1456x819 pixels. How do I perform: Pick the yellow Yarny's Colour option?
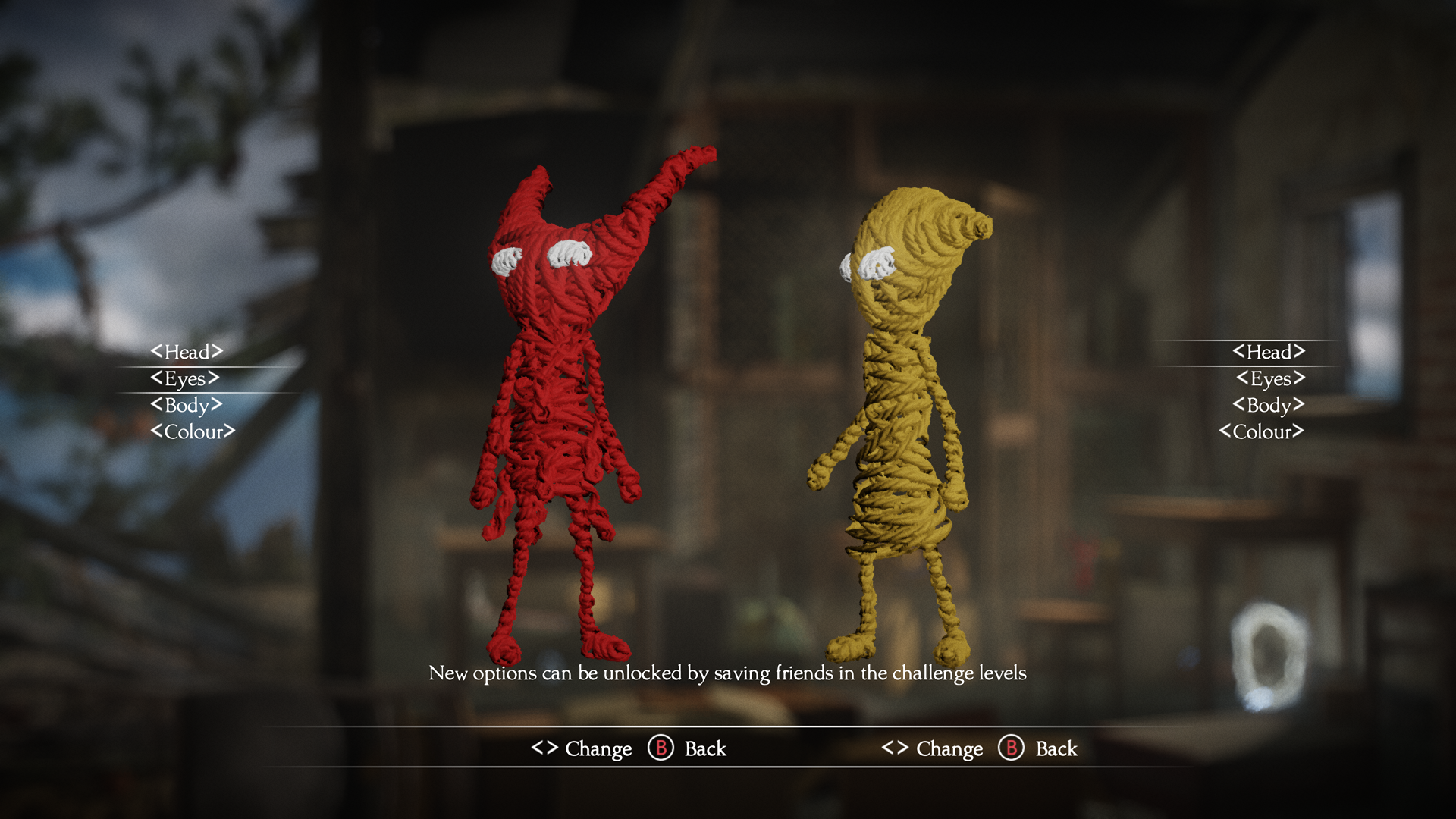tap(1262, 431)
